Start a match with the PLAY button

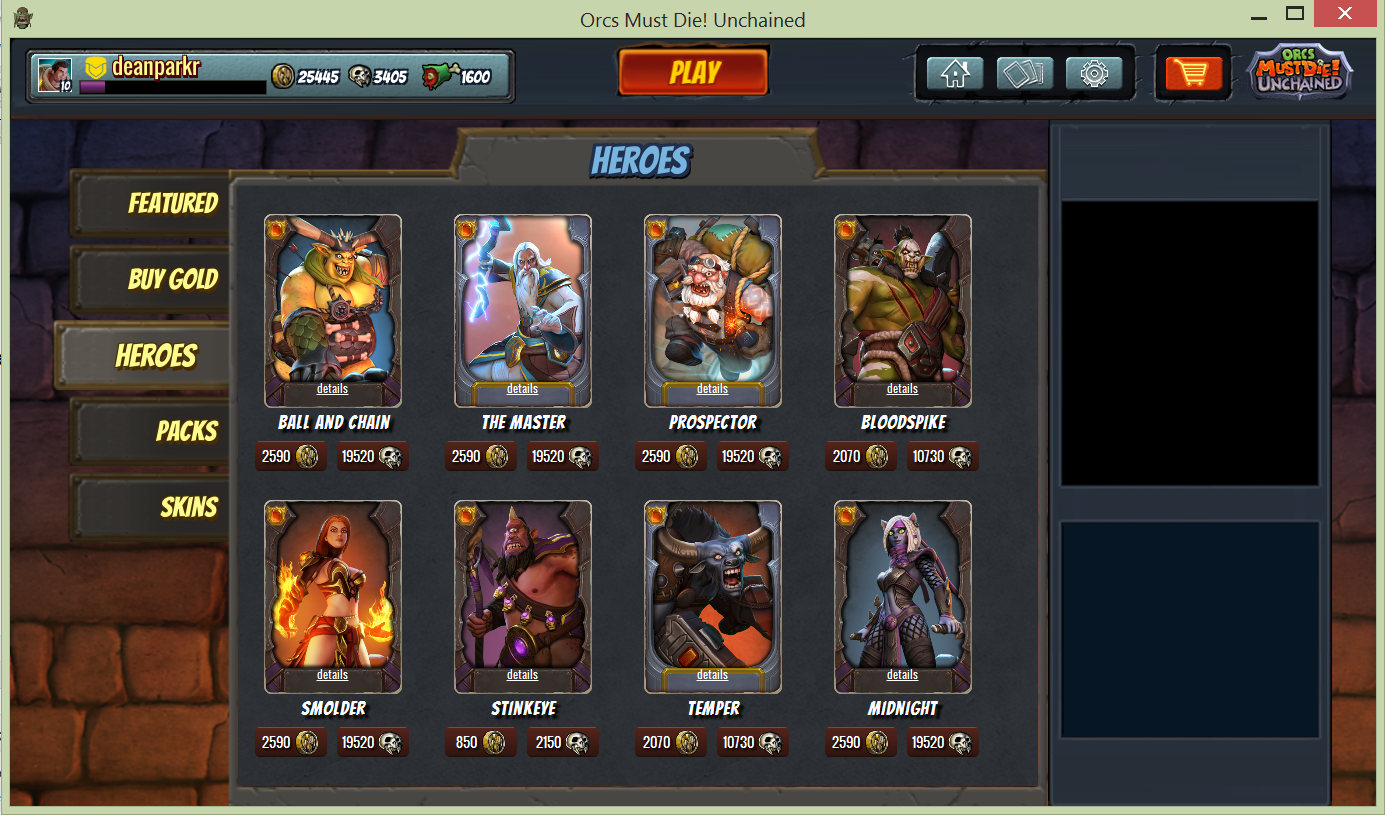(x=693, y=72)
